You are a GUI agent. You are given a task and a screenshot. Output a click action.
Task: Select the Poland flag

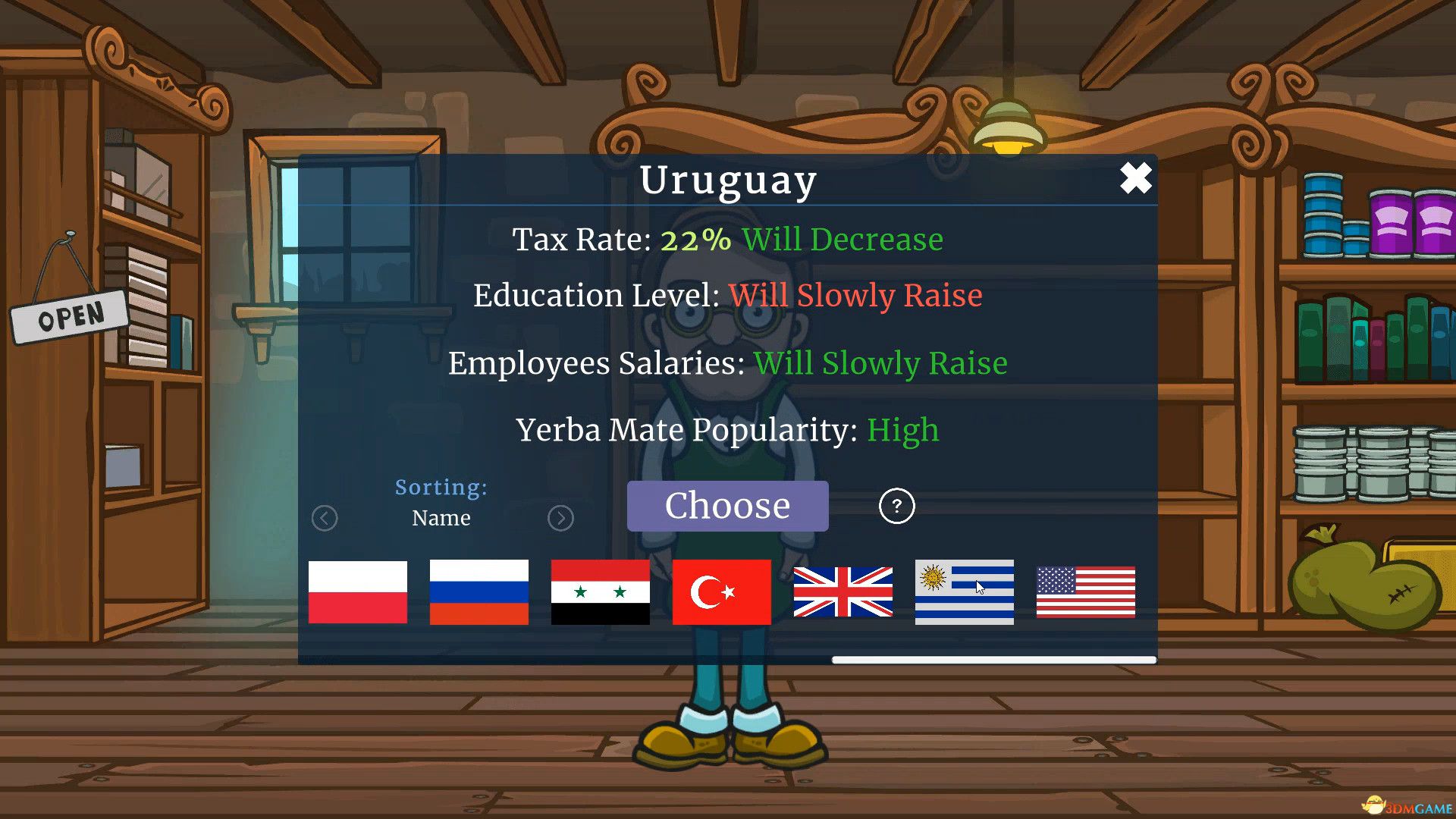[x=357, y=591]
